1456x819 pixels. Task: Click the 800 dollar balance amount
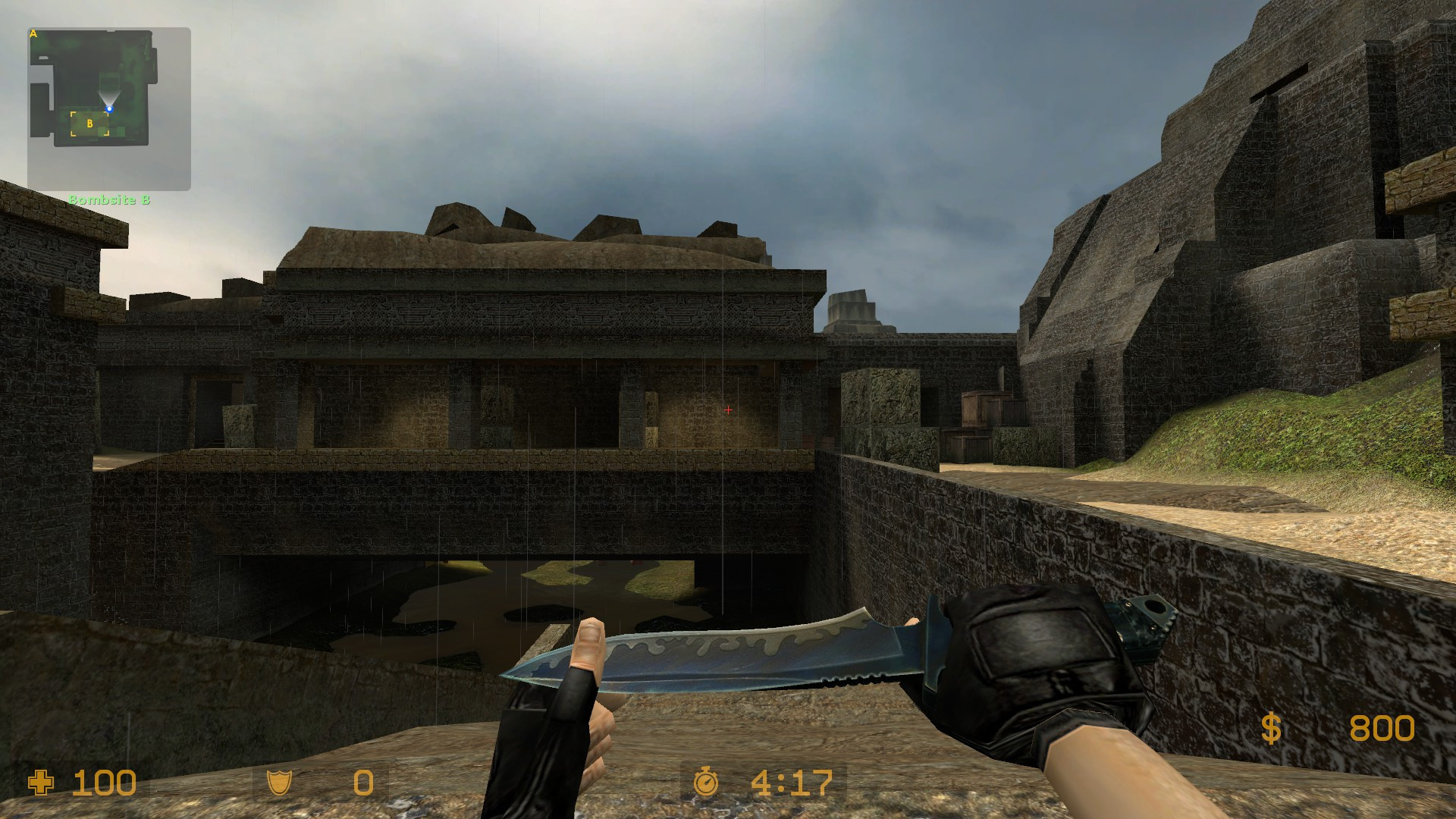(x=1382, y=728)
